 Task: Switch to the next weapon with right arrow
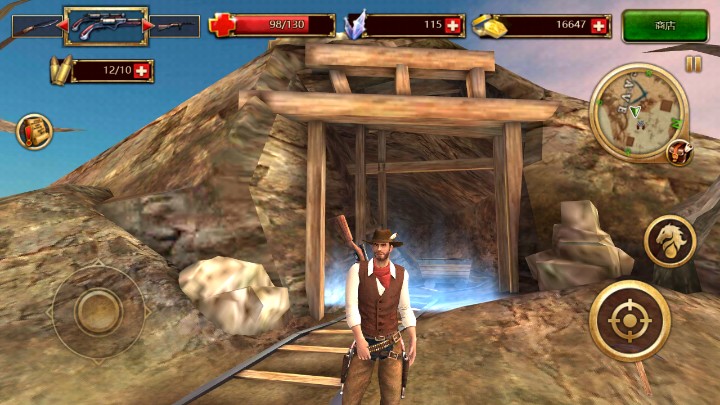pyautogui.click(x=149, y=25)
